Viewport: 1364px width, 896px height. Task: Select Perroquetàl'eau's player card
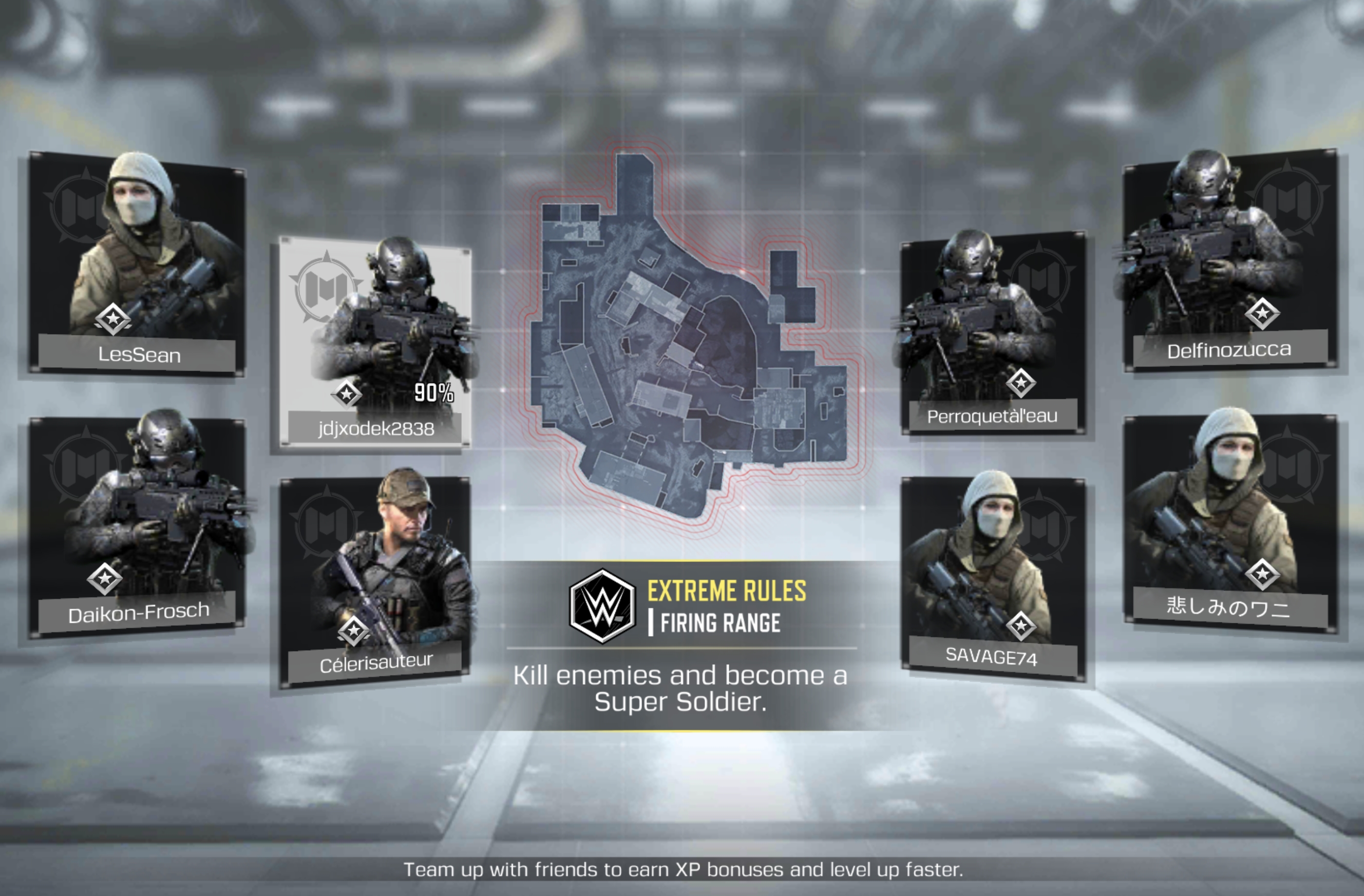[x=993, y=332]
